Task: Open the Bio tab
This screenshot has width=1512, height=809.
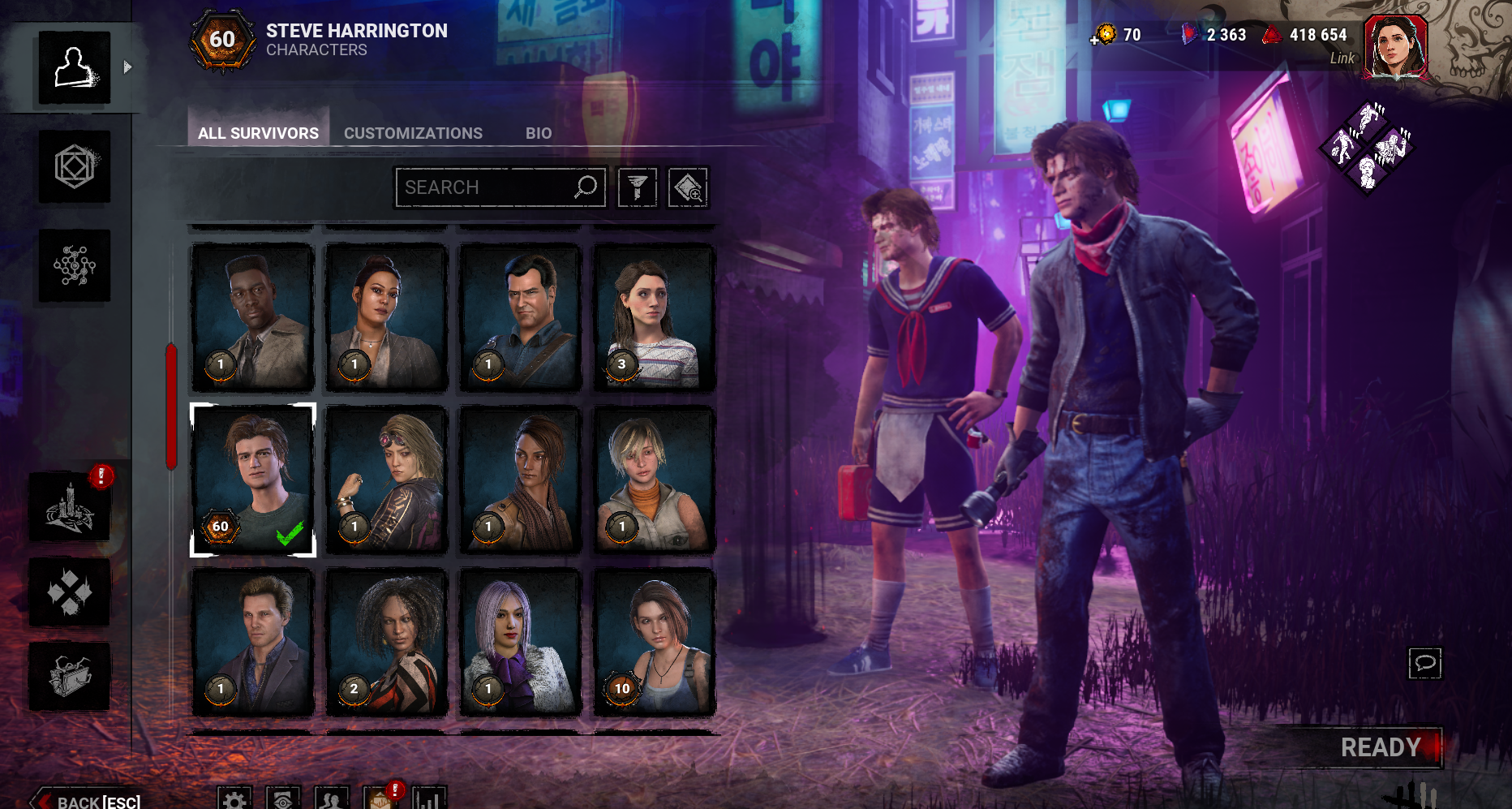Action: [x=538, y=133]
